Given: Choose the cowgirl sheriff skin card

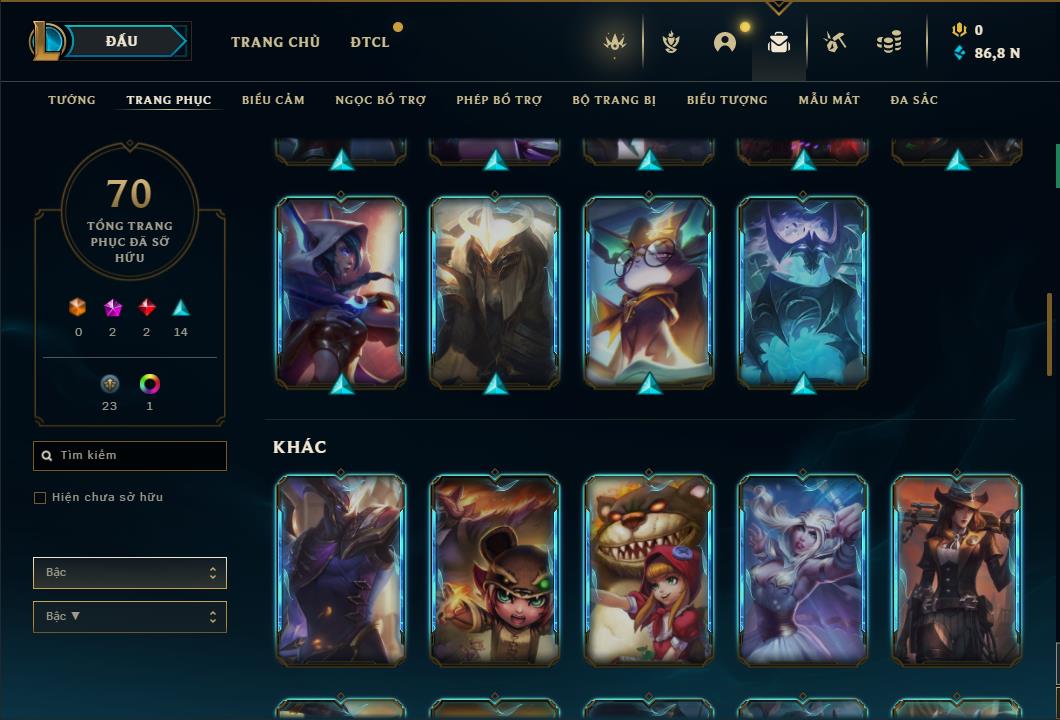Looking at the screenshot, I should pyautogui.click(x=957, y=569).
